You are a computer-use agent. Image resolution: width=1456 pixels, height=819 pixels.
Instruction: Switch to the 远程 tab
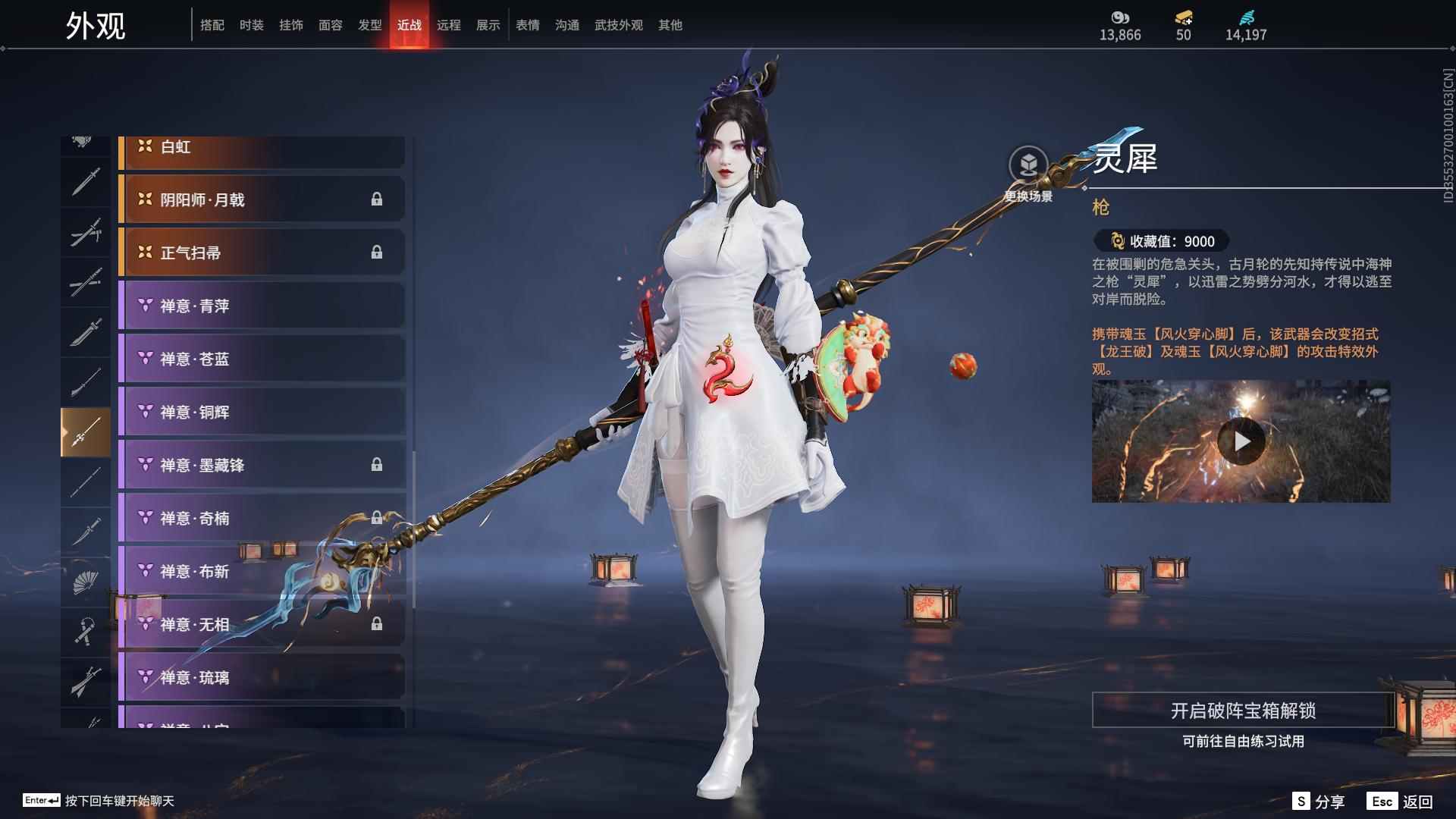(x=450, y=24)
